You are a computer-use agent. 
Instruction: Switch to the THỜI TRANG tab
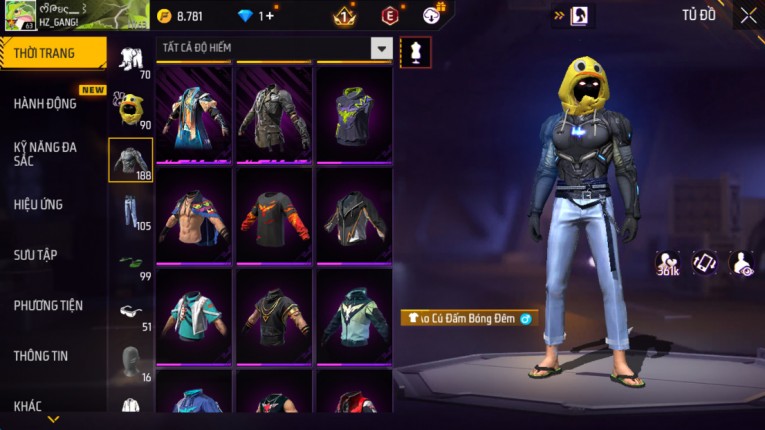[52, 53]
